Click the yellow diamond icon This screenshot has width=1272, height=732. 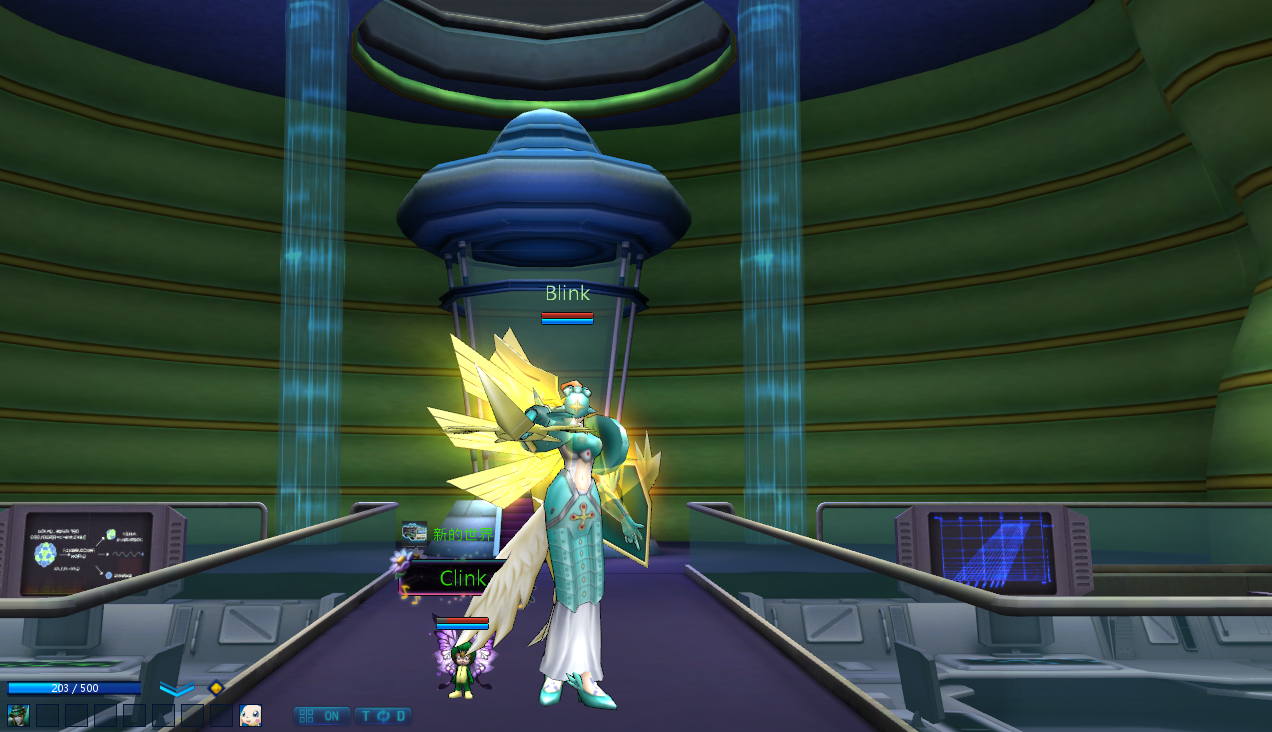point(216,688)
